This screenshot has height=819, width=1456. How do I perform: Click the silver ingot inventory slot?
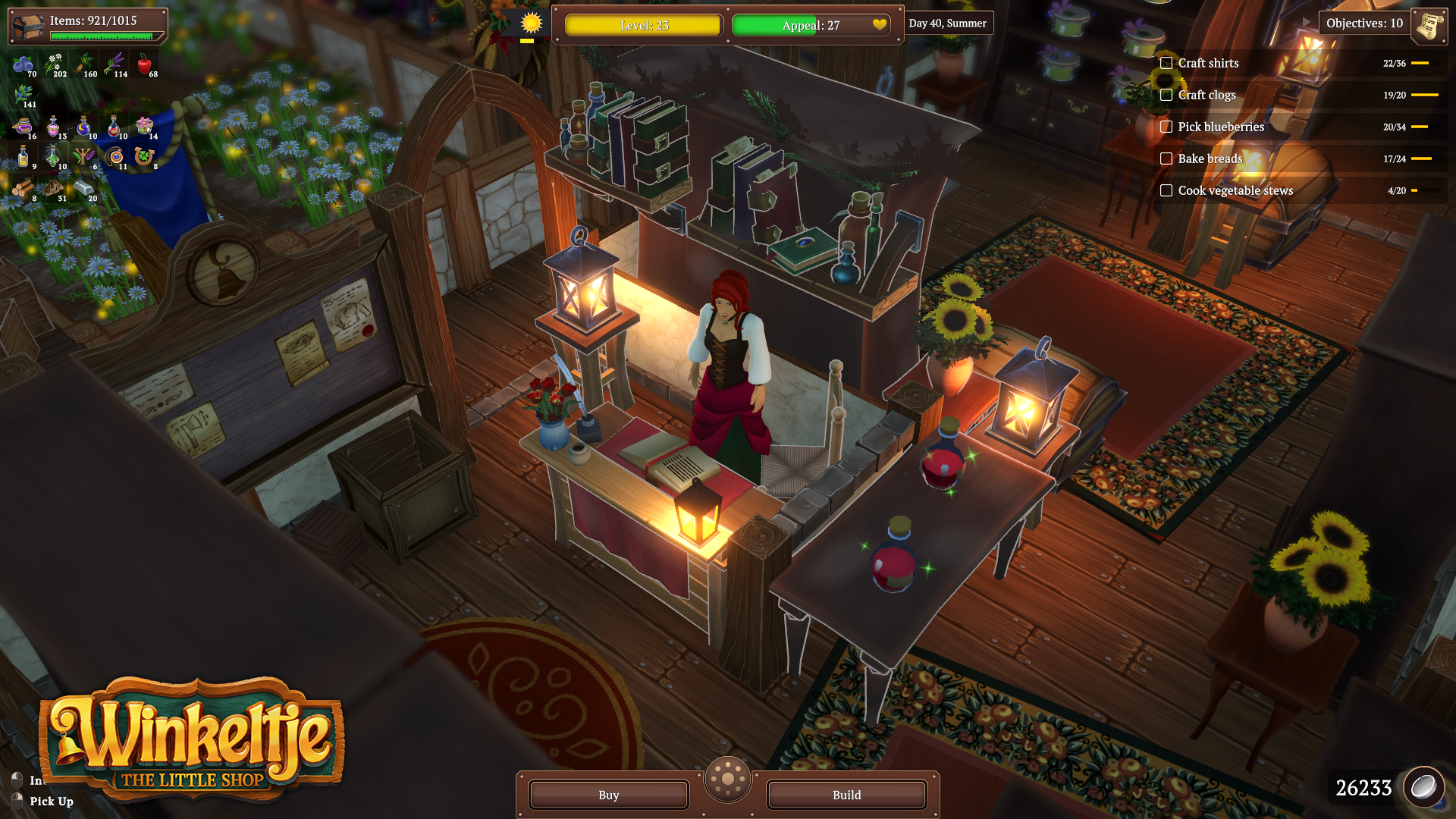[x=83, y=189]
